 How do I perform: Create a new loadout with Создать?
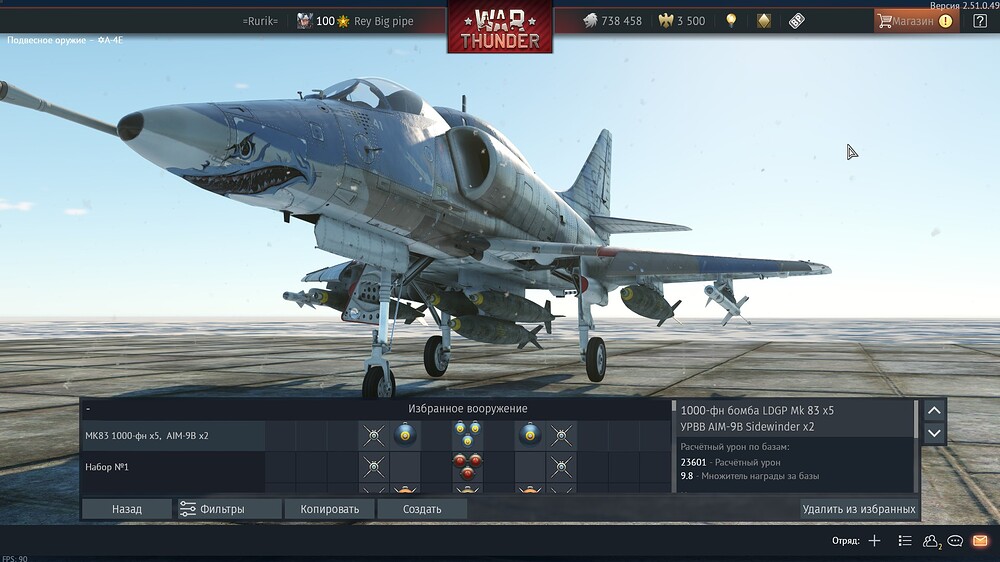422,509
